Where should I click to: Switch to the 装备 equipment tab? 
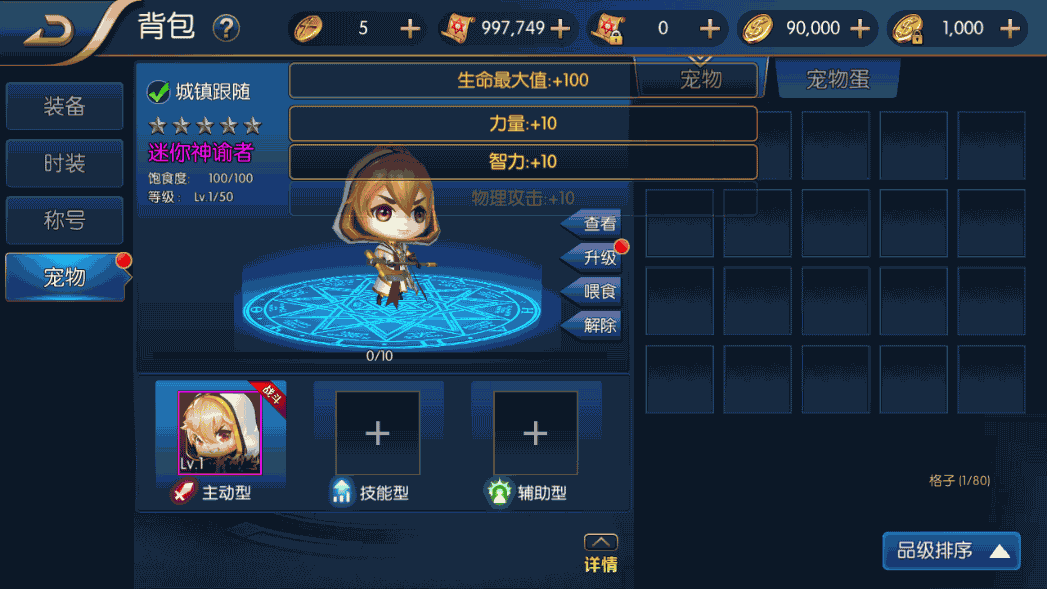[65, 107]
